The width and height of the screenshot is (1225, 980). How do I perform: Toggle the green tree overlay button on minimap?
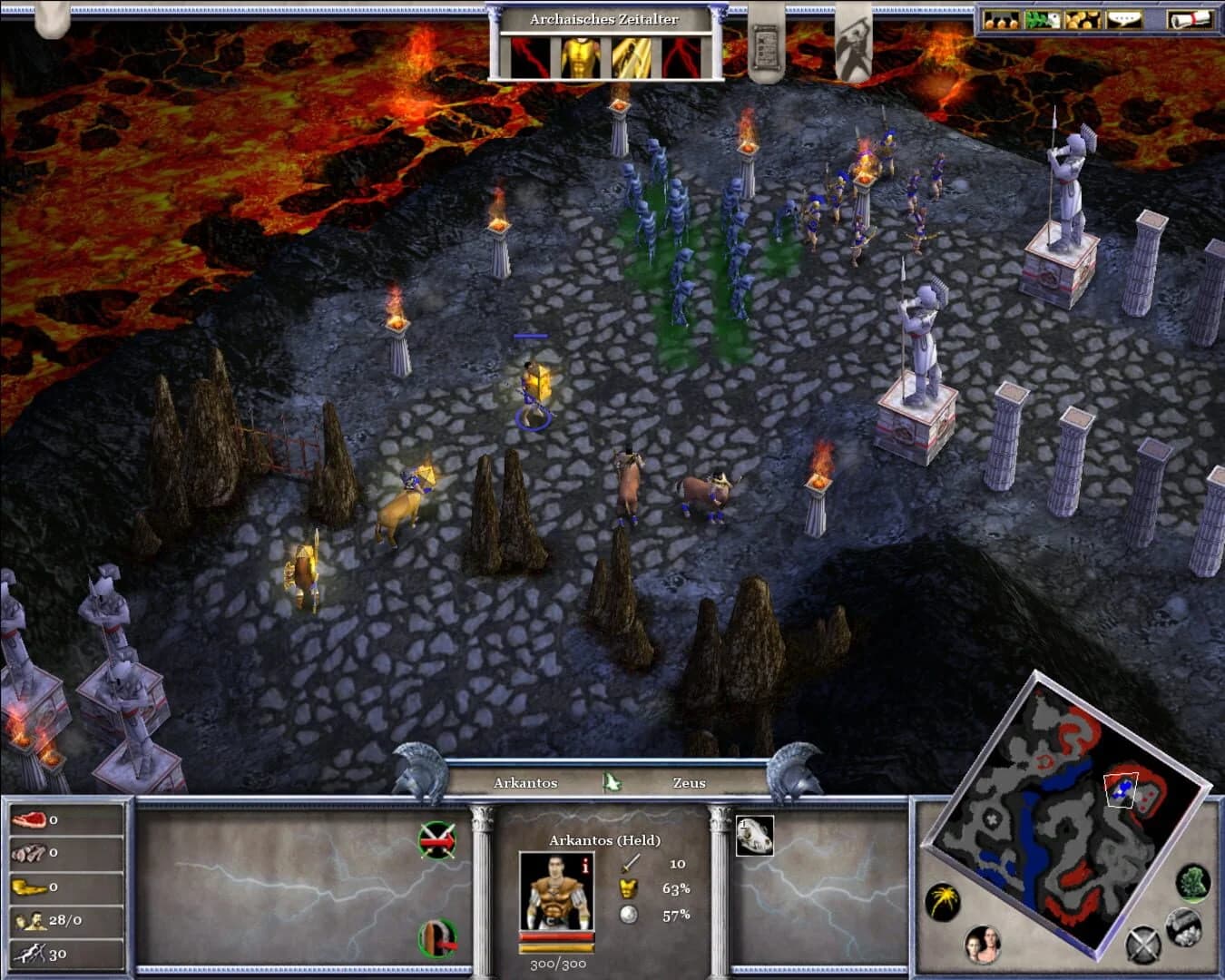[1193, 885]
